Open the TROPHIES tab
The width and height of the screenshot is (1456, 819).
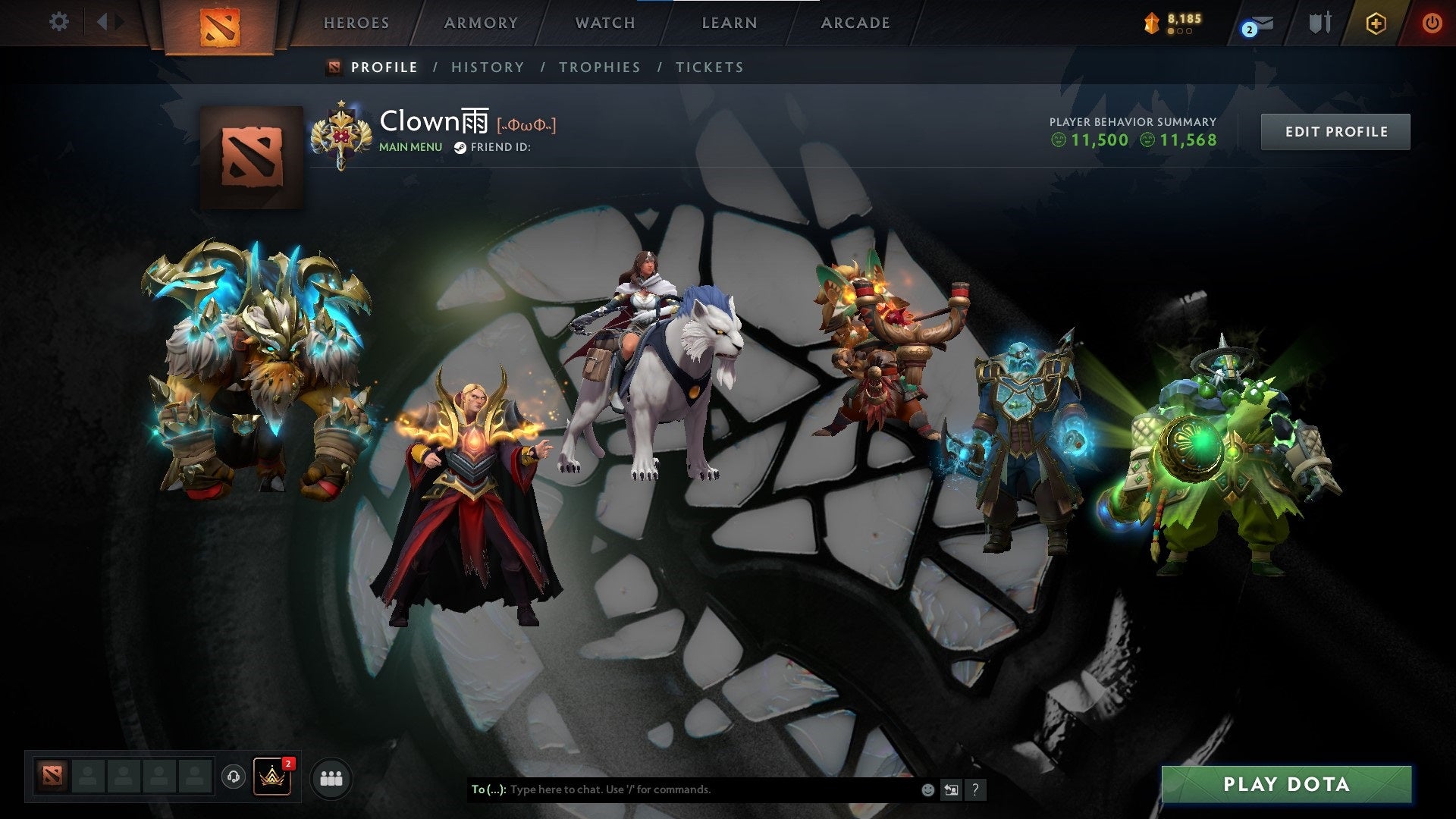600,67
